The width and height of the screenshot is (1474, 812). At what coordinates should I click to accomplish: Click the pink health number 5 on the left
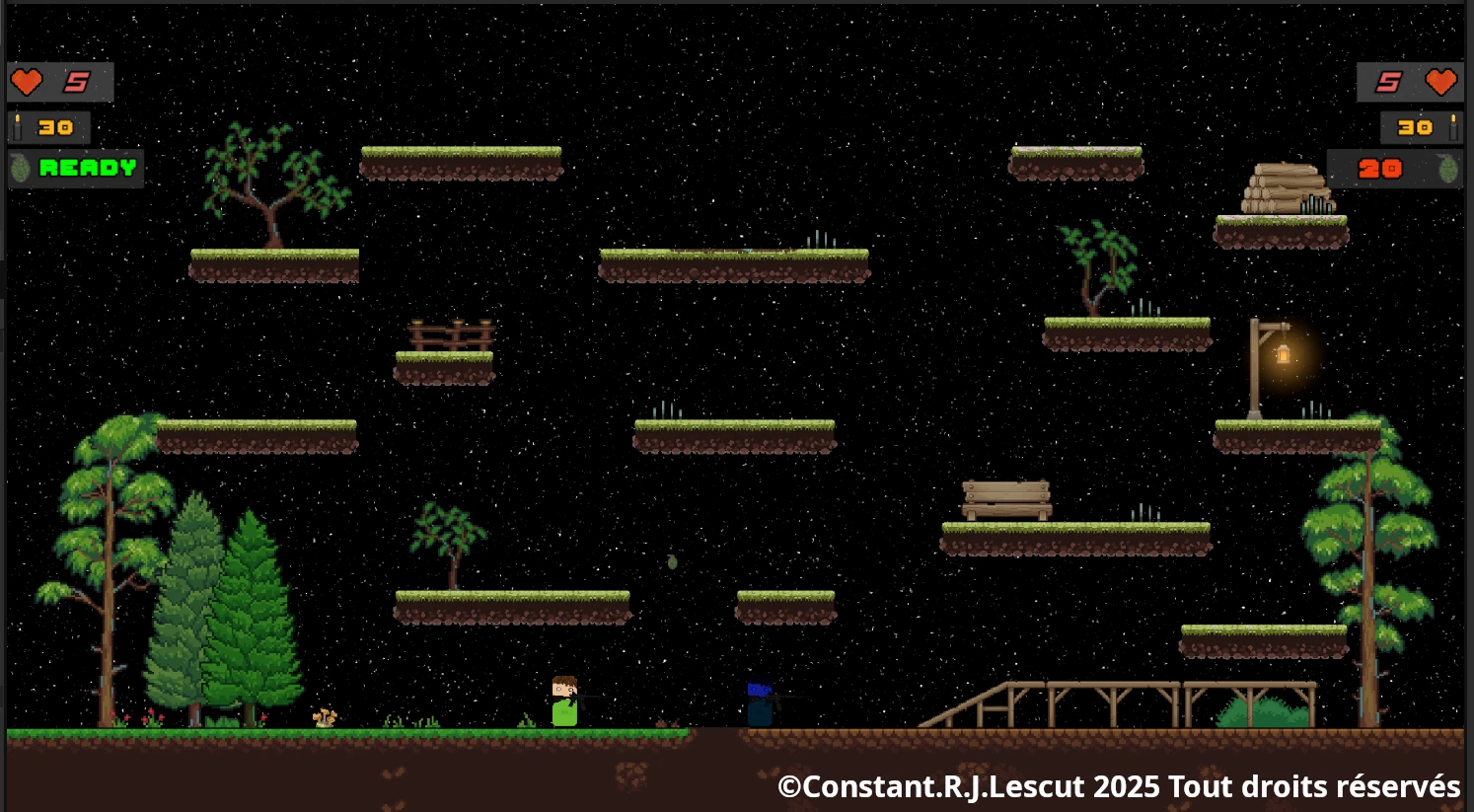click(77, 82)
